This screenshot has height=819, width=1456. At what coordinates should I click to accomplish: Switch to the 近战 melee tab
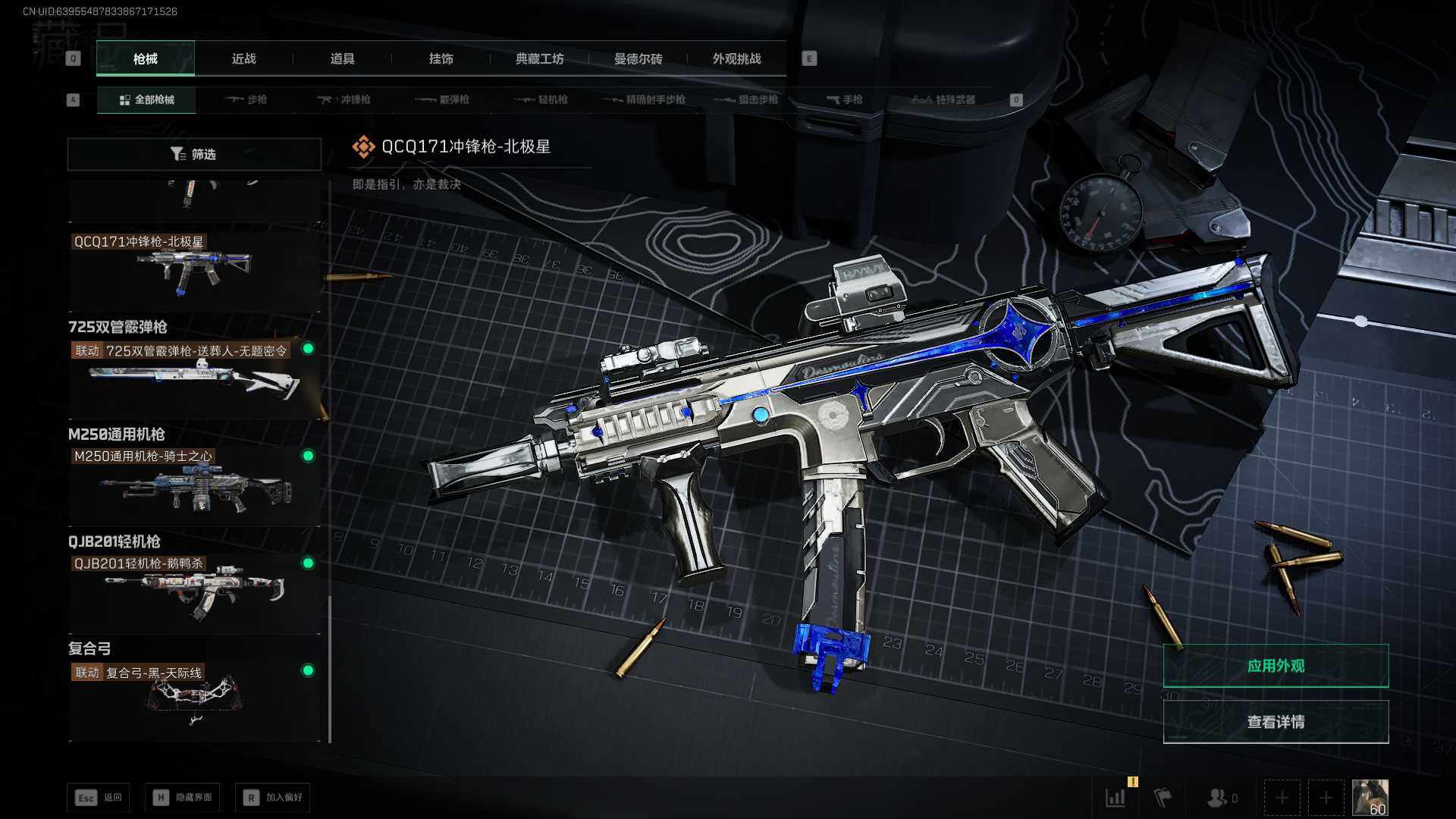(243, 58)
